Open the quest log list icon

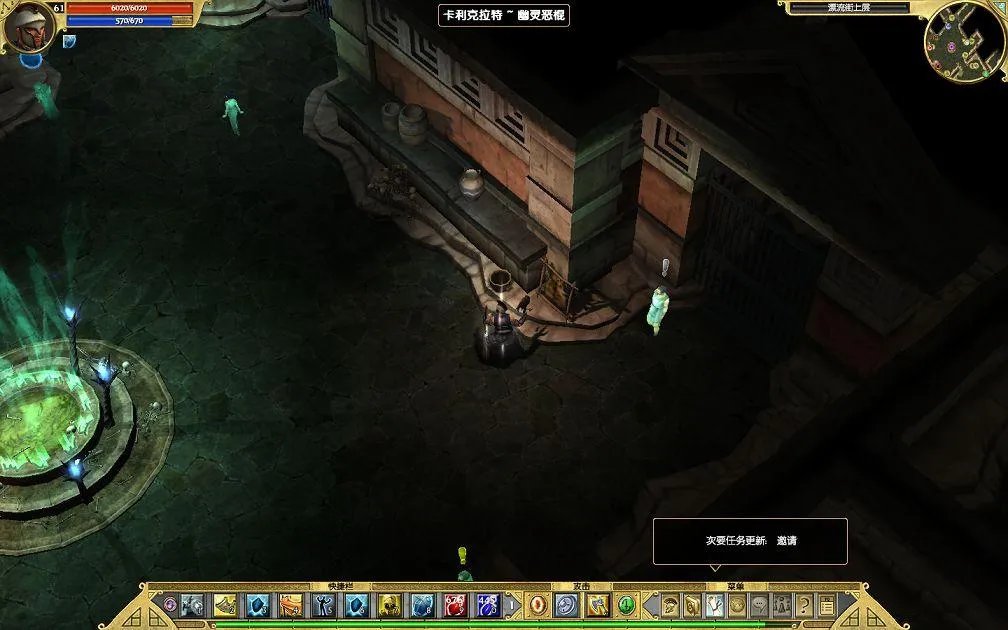tap(827, 605)
